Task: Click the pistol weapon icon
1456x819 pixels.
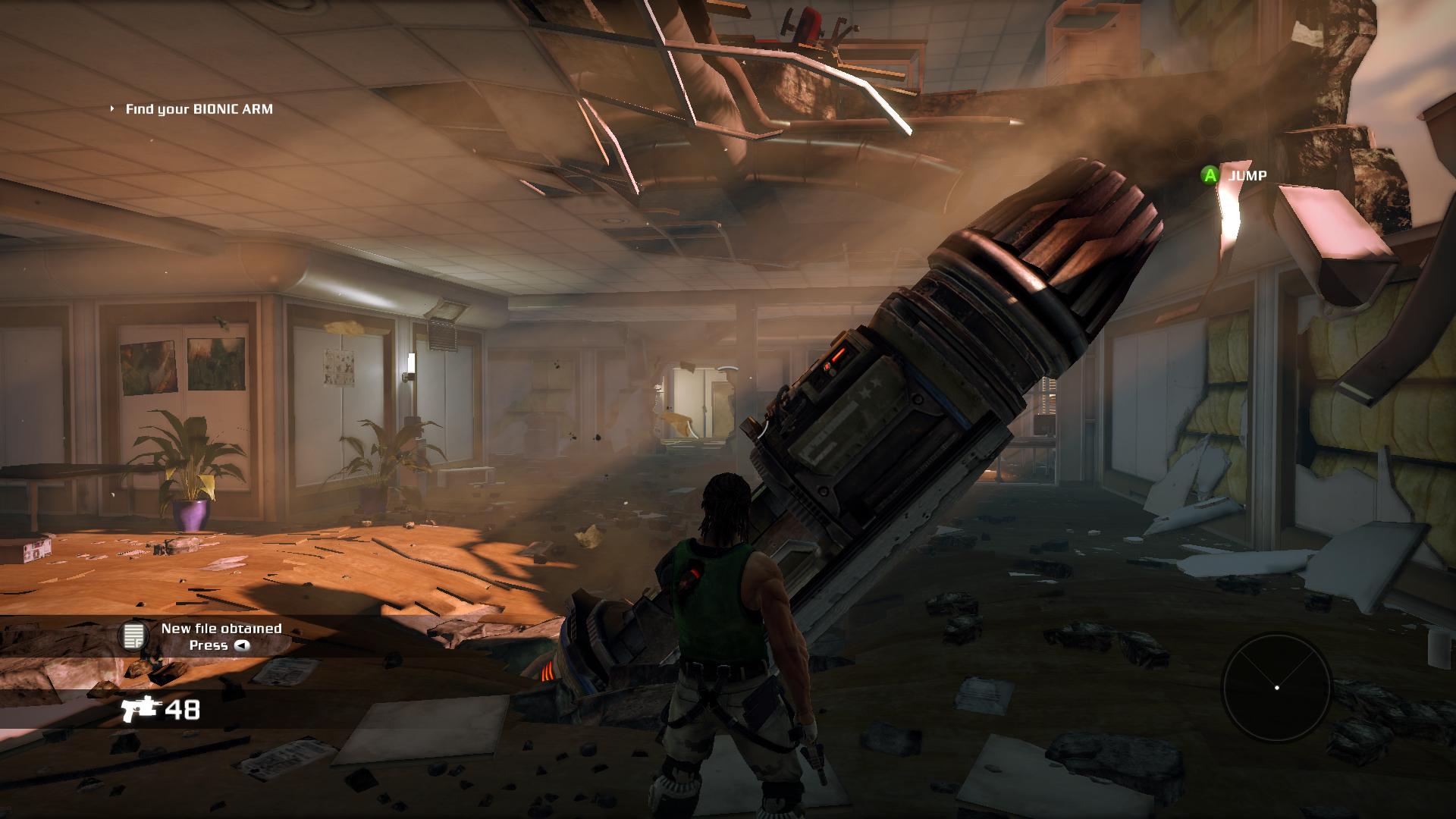Action: coord(140,709)
